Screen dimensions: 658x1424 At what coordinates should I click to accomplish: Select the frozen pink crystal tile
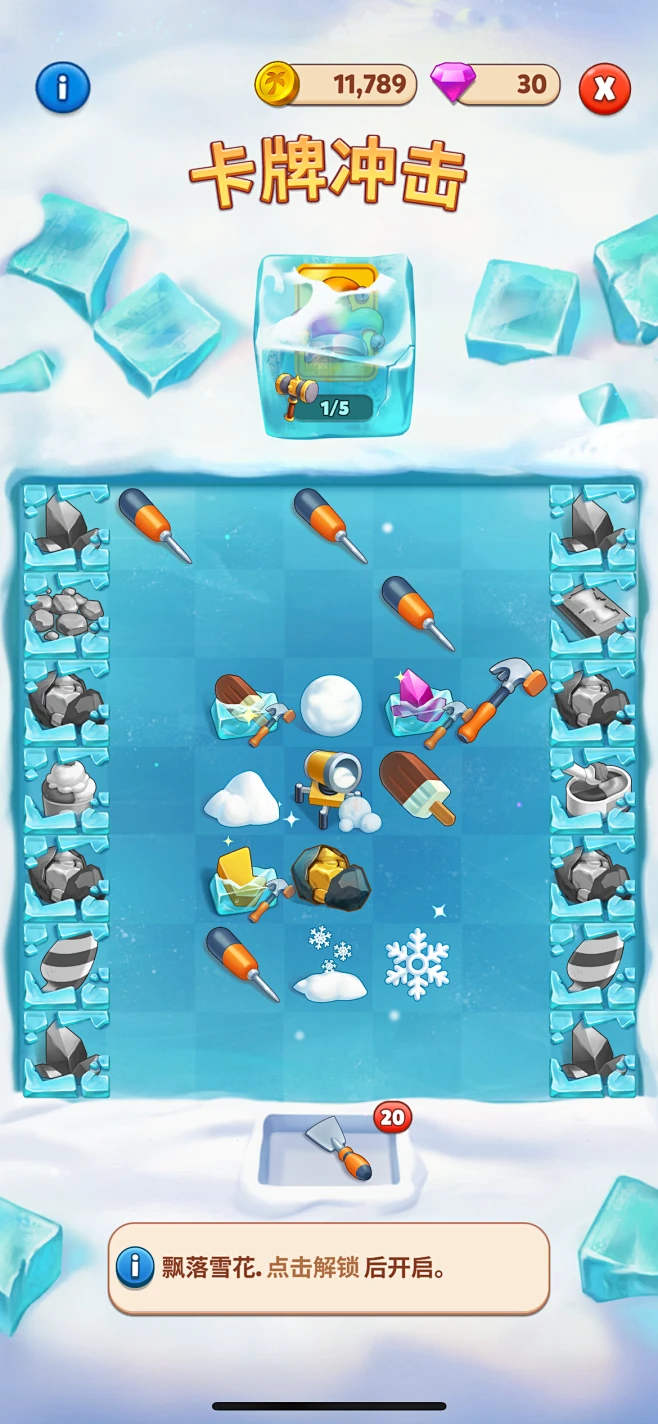pos(420,704)
